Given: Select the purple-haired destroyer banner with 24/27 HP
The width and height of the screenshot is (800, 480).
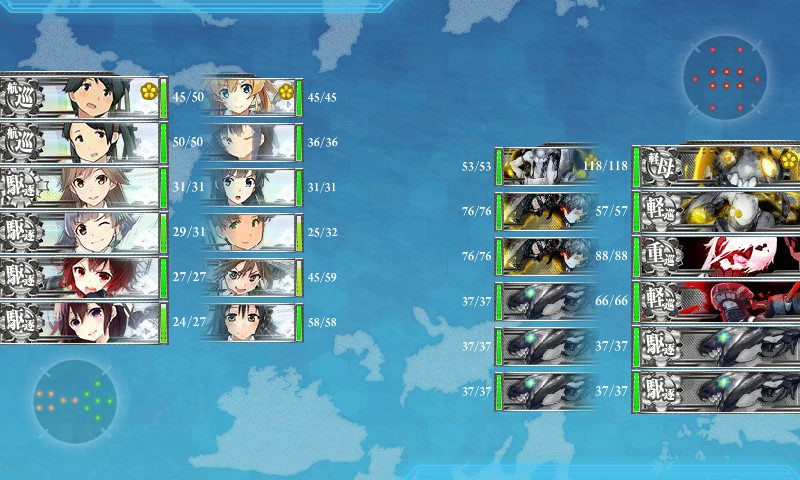Looking at the screenshot, I should (x=82, y=322).
